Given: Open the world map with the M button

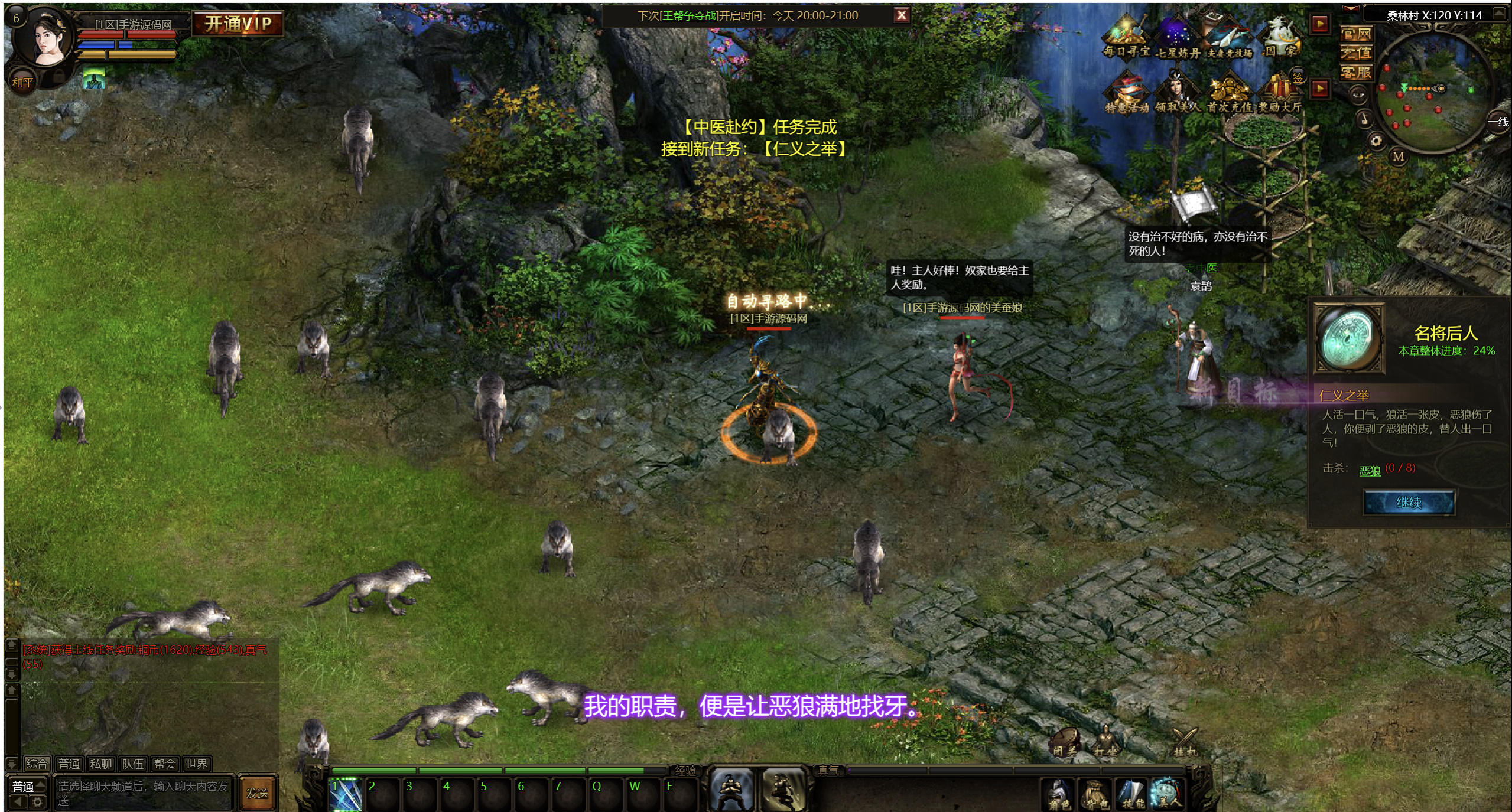Looking at the screenshot, I should tap(1398, 156).
